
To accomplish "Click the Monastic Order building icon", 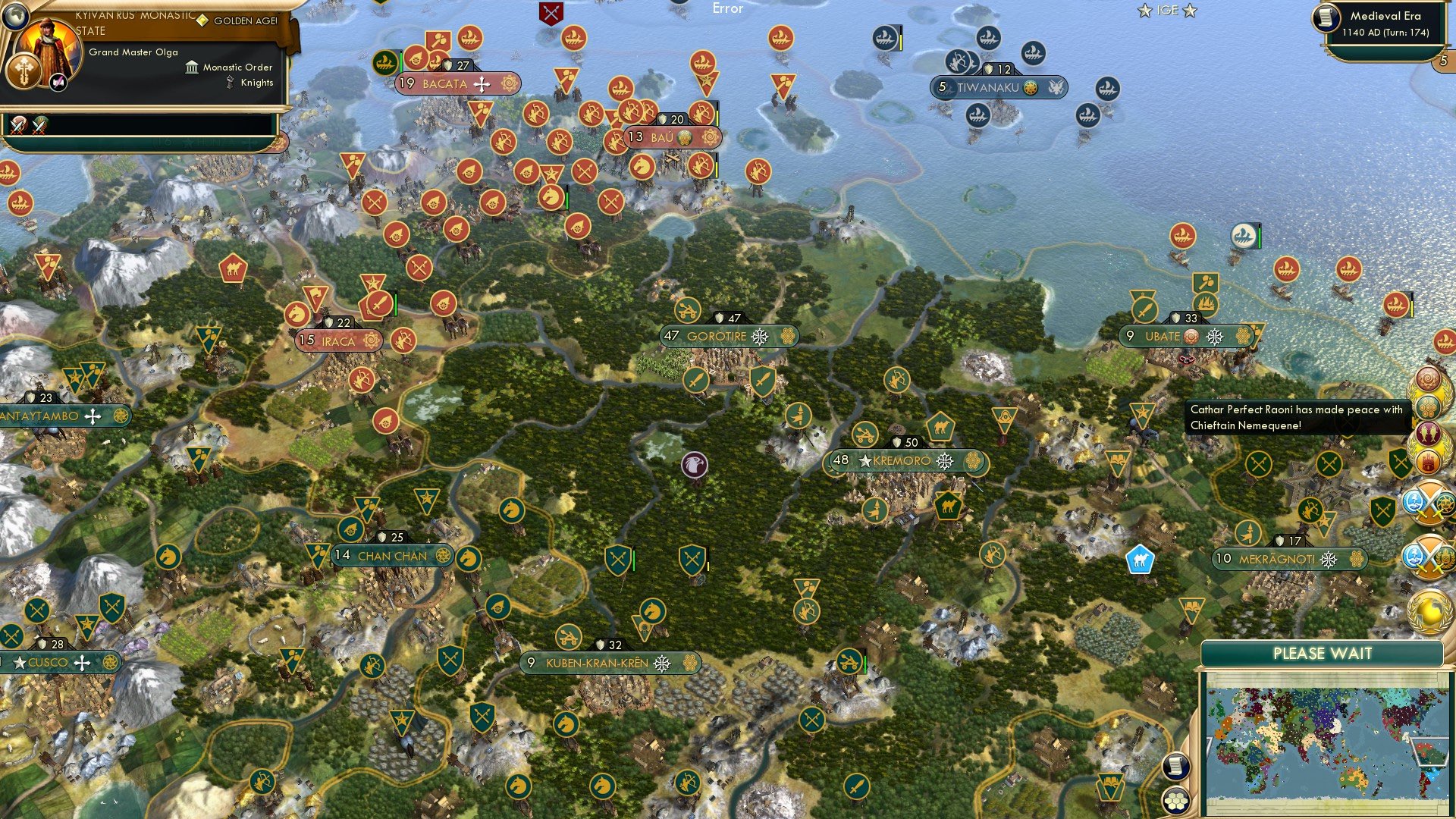I will [x=192, y=67].
